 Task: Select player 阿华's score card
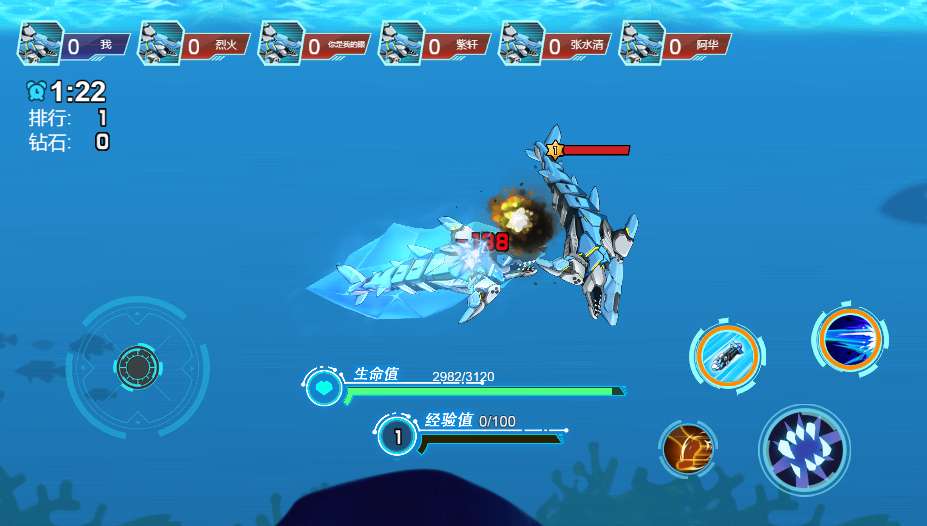pos(676,45)
